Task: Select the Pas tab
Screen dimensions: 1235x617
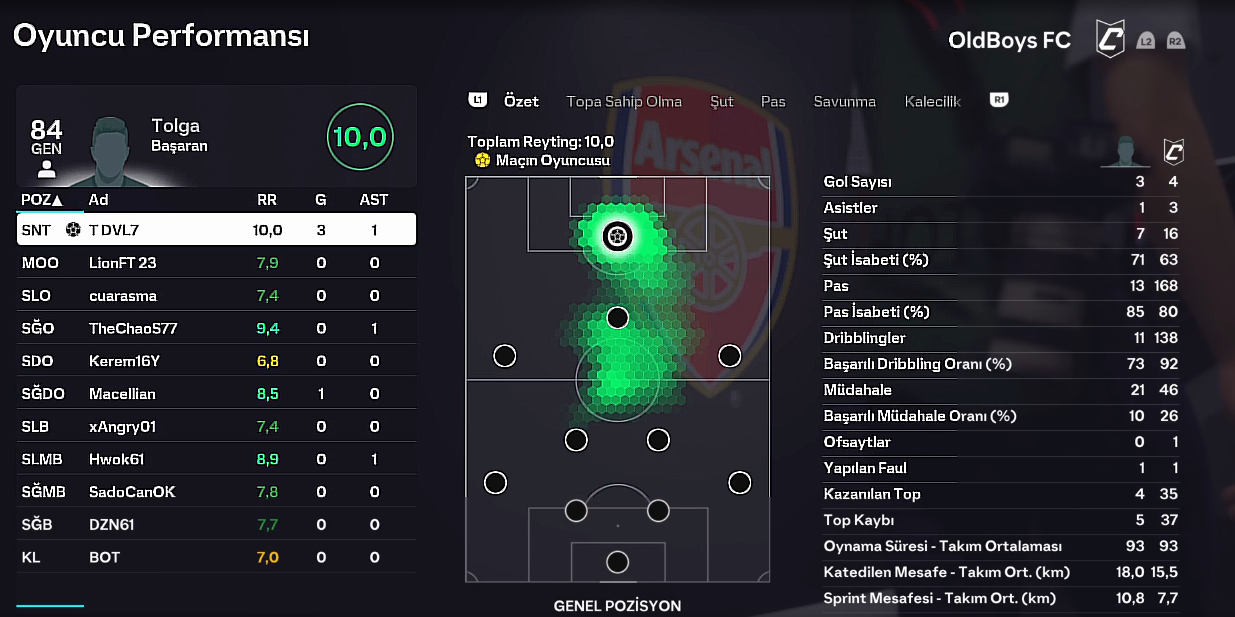Action: tap(773, 101)
